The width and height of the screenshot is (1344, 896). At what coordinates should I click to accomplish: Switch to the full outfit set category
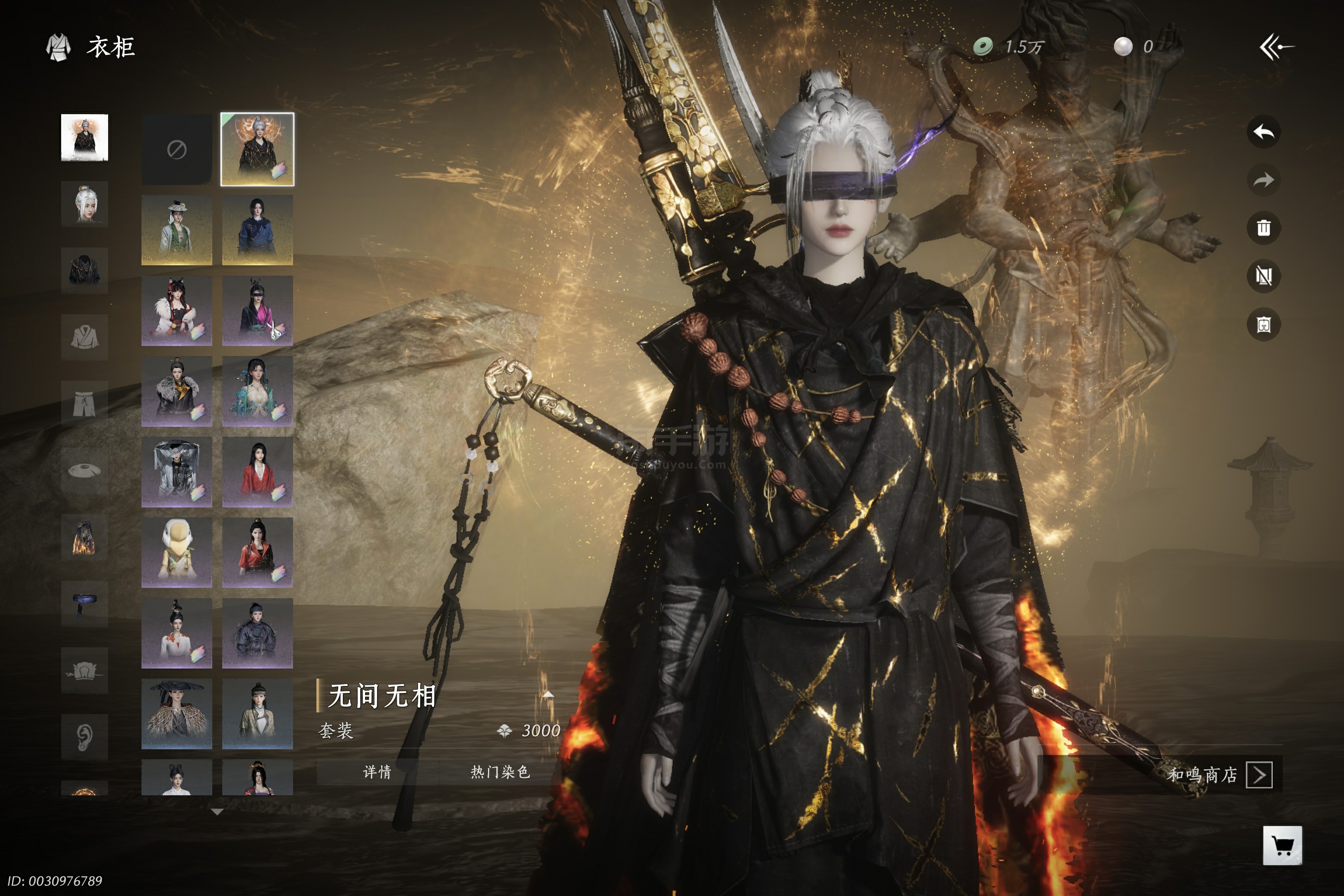tap(85, 138)
